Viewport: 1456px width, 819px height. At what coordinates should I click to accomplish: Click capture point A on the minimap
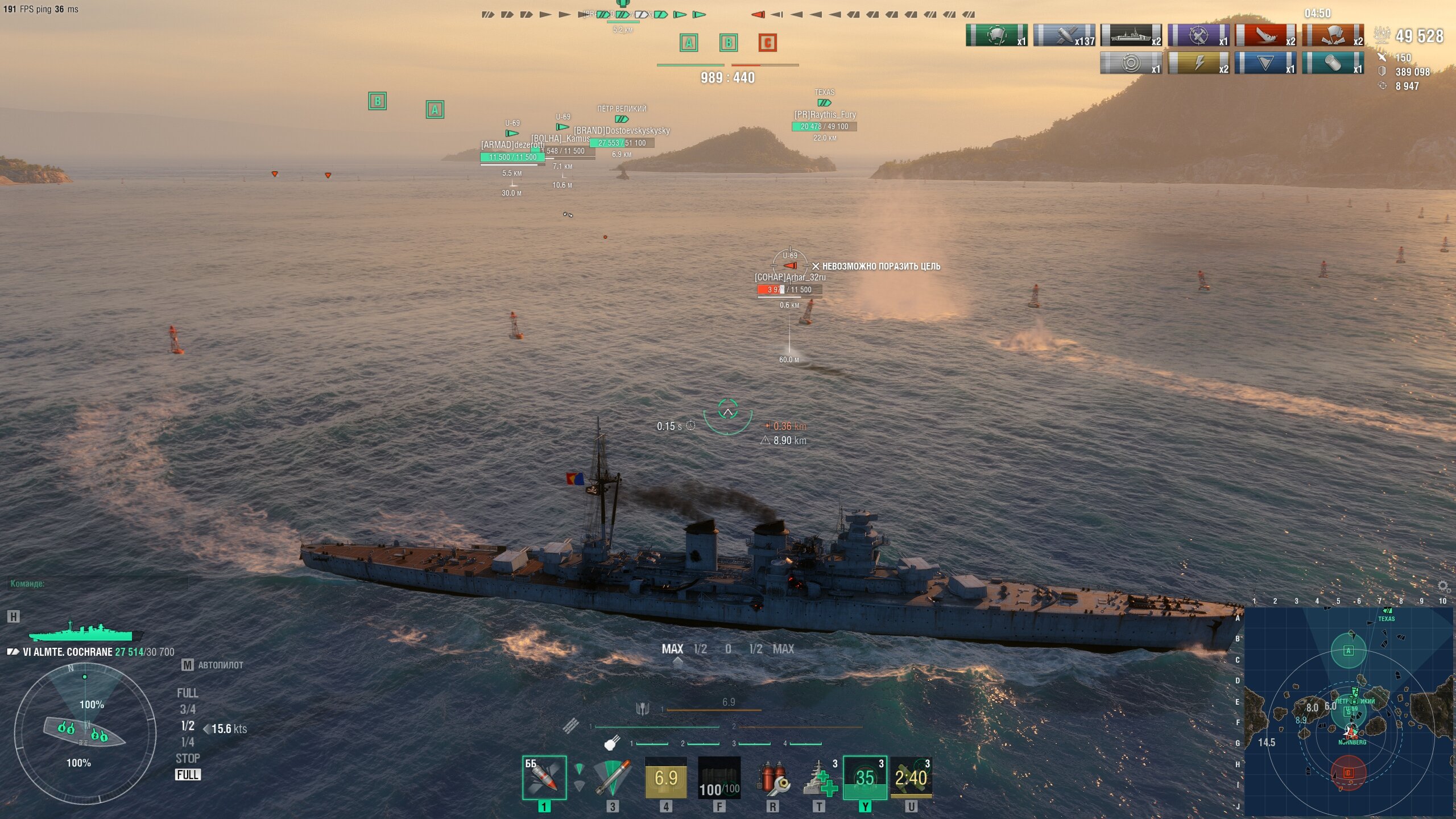click(1348, 651)
